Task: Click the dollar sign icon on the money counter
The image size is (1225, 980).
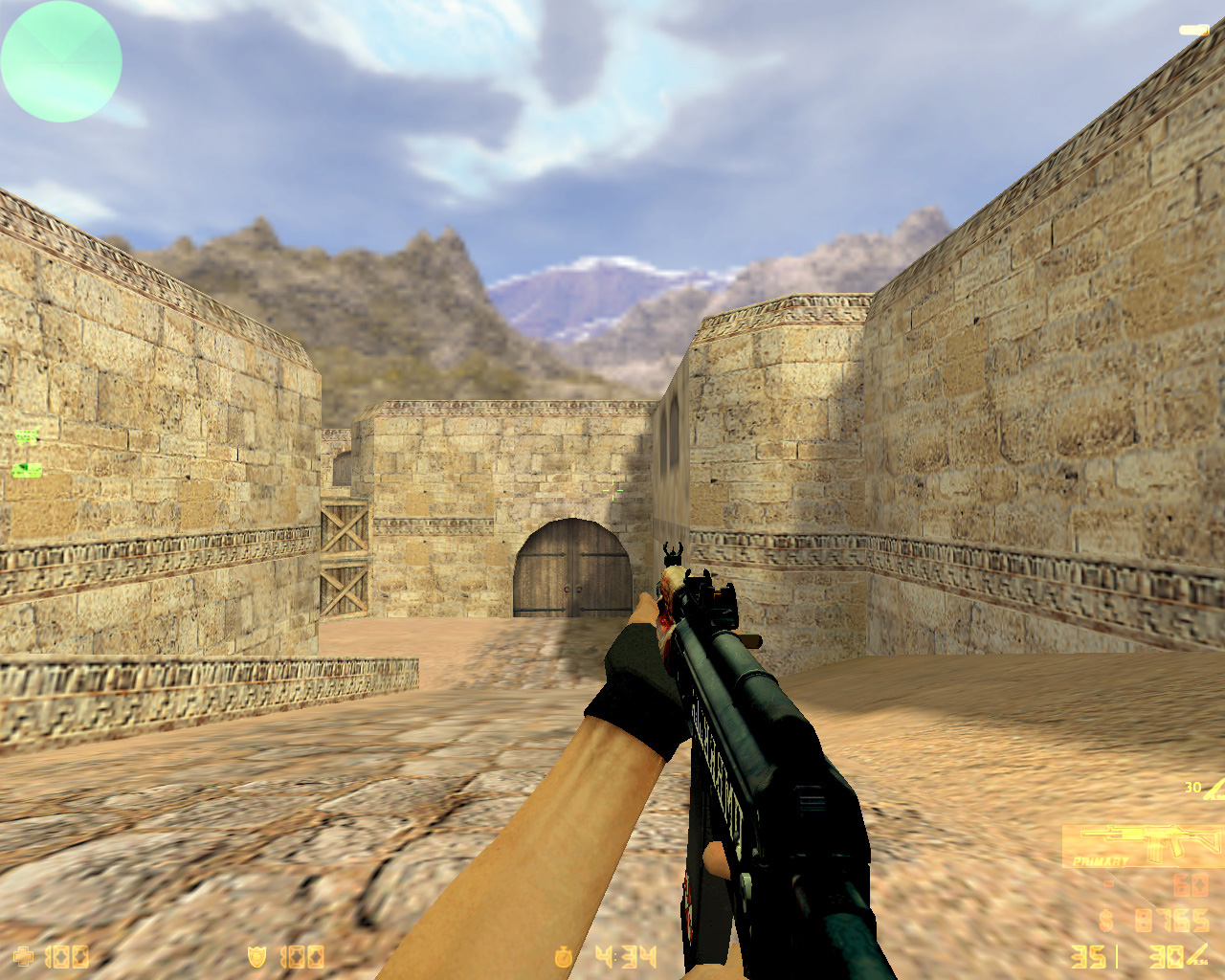Action: pos(1104,922)
